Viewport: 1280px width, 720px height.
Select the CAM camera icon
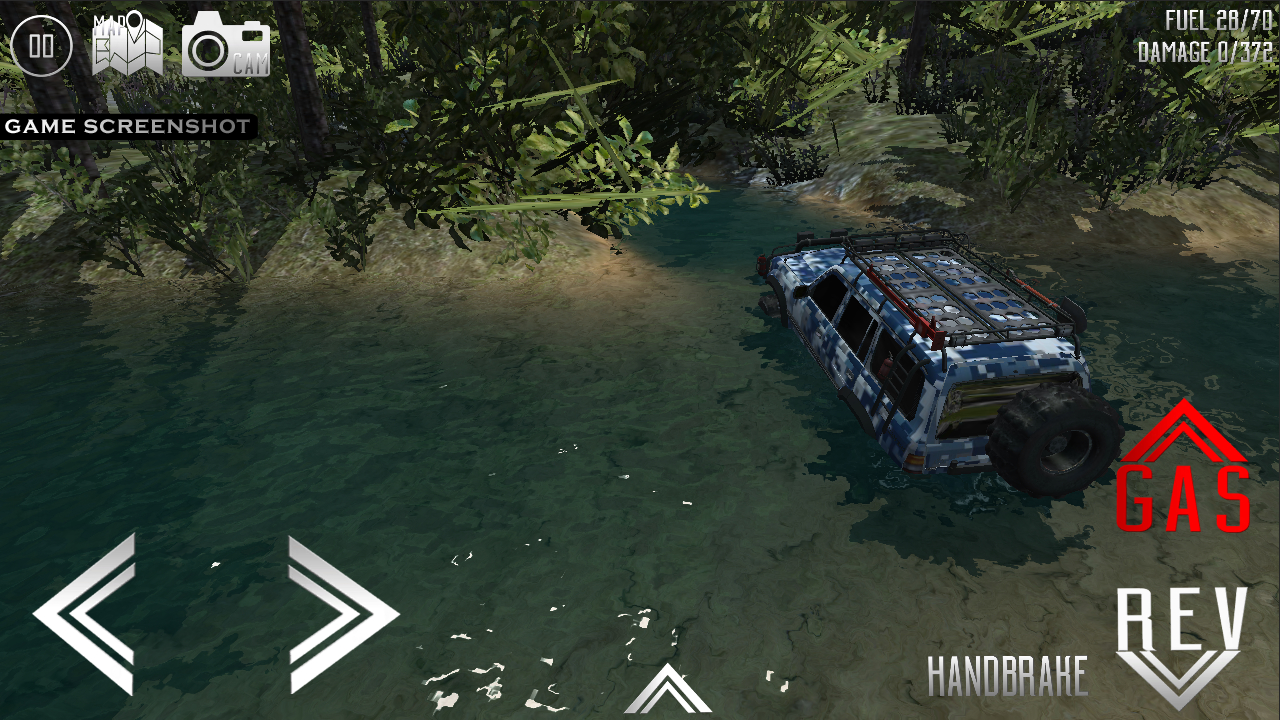225,45
